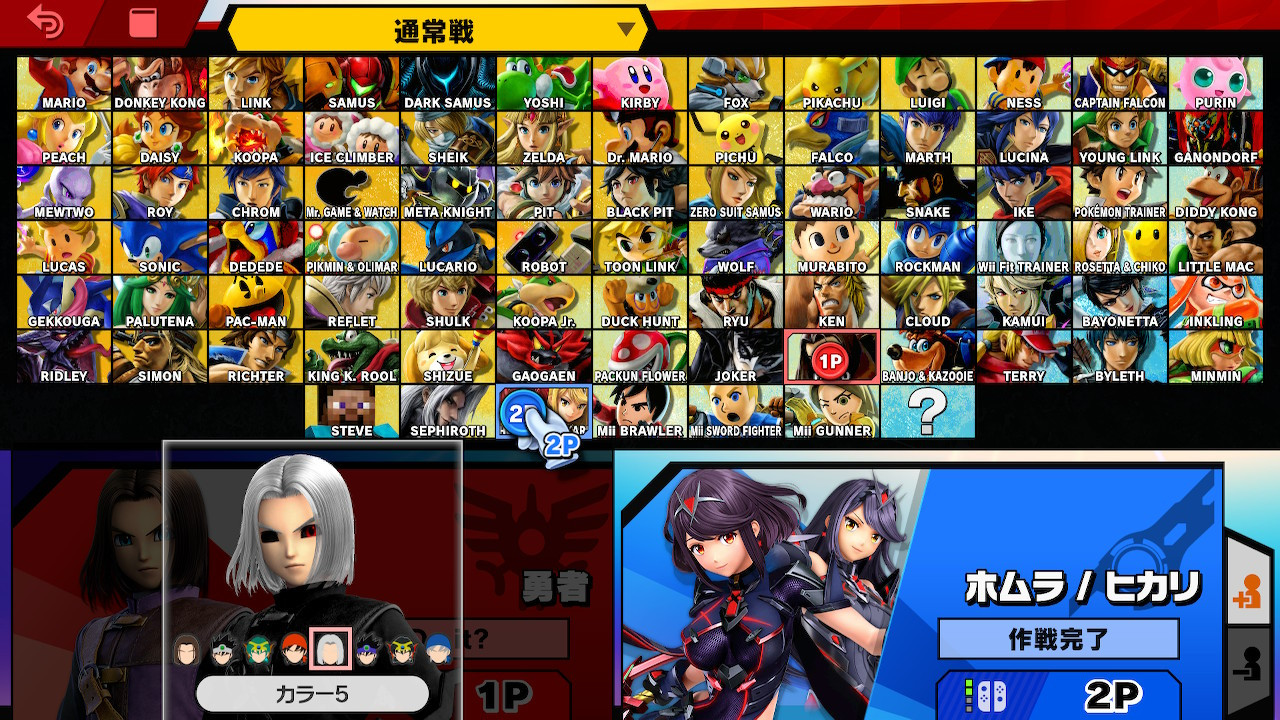Image resolution: width=1280 pixels, height=720 pixels.
Task: Select Sephiroth on the bottom row
Action: (x=447, y=410)
